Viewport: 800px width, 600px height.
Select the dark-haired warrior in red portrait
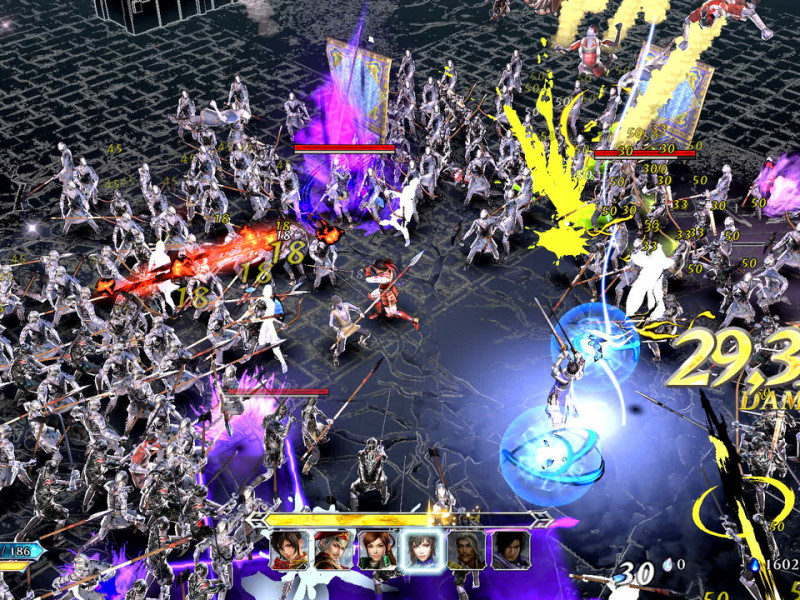coord(289,550)
